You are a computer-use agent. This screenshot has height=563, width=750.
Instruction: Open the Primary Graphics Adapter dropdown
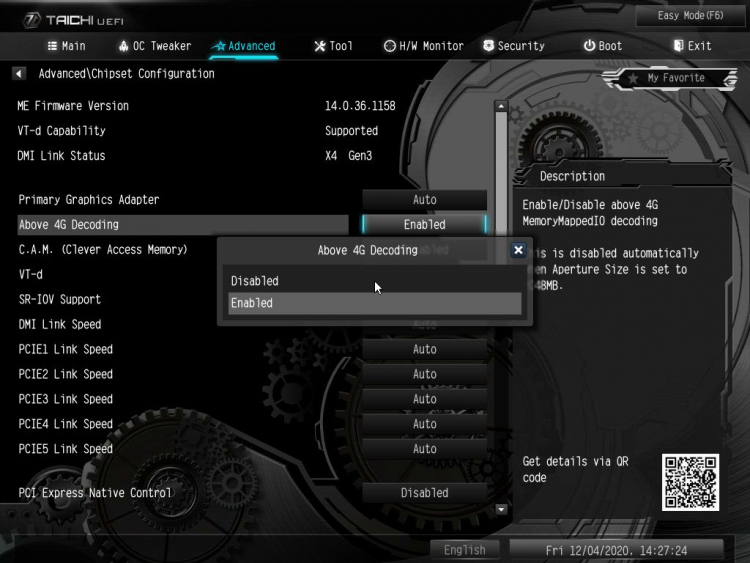424,200
